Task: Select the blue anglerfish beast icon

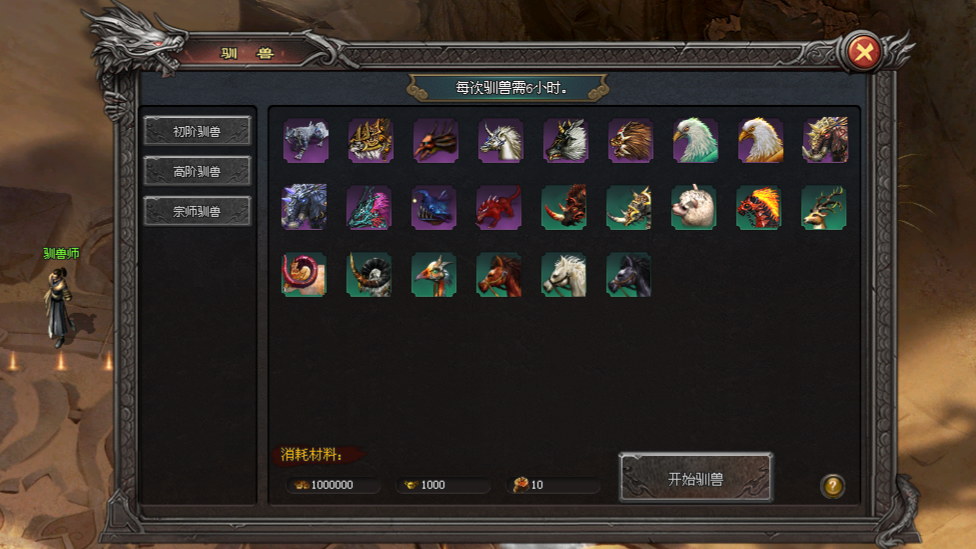Action: (x=434, y=207)
